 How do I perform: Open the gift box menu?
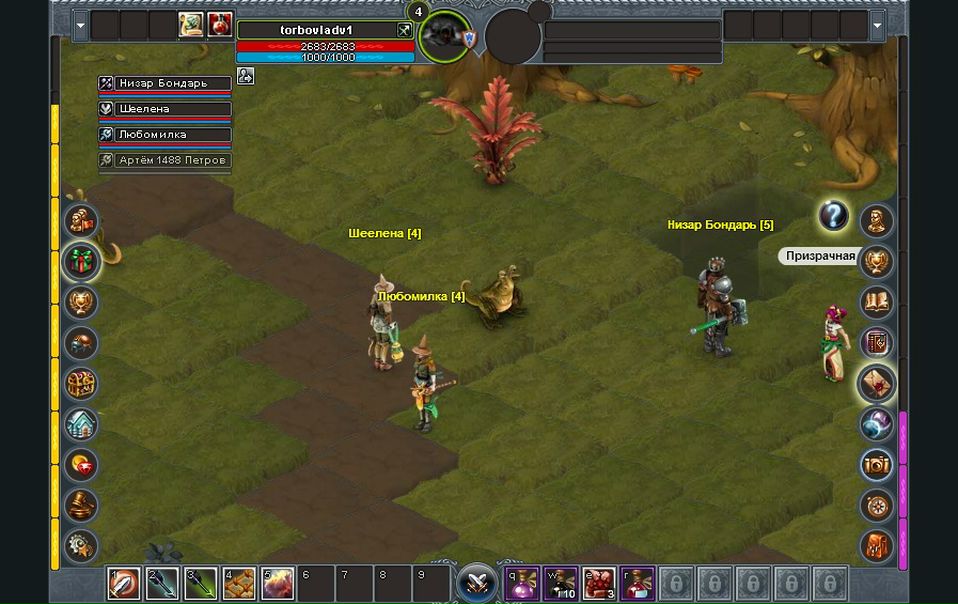coord(81,262)
